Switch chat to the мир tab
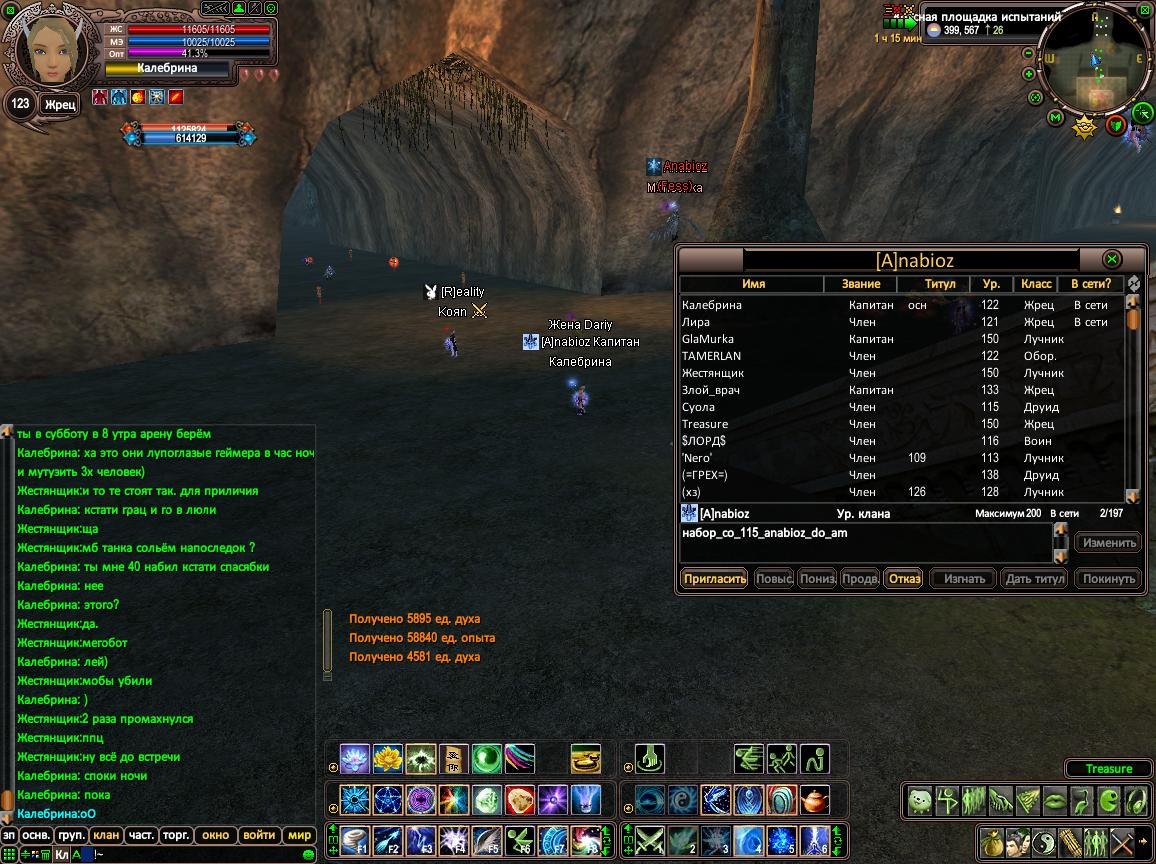This screenshot has height=864, width=1156. point(299,835)
